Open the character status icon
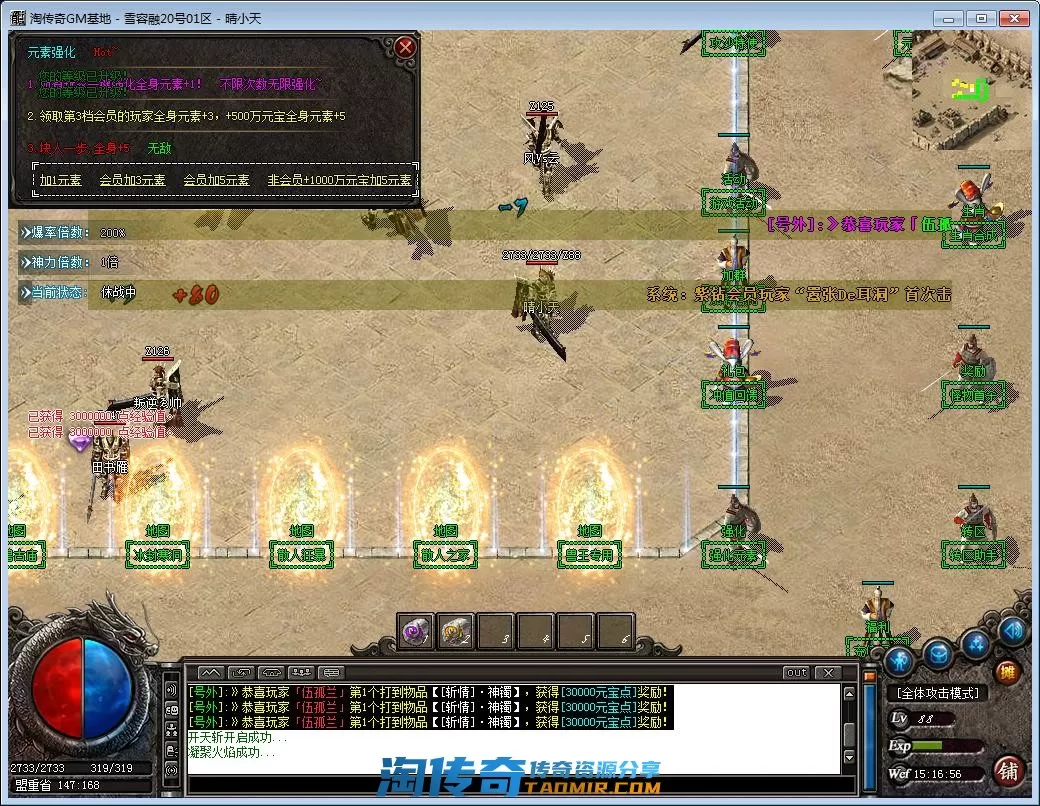Screen dimensions: 1040x806 (x=899, y=659)
